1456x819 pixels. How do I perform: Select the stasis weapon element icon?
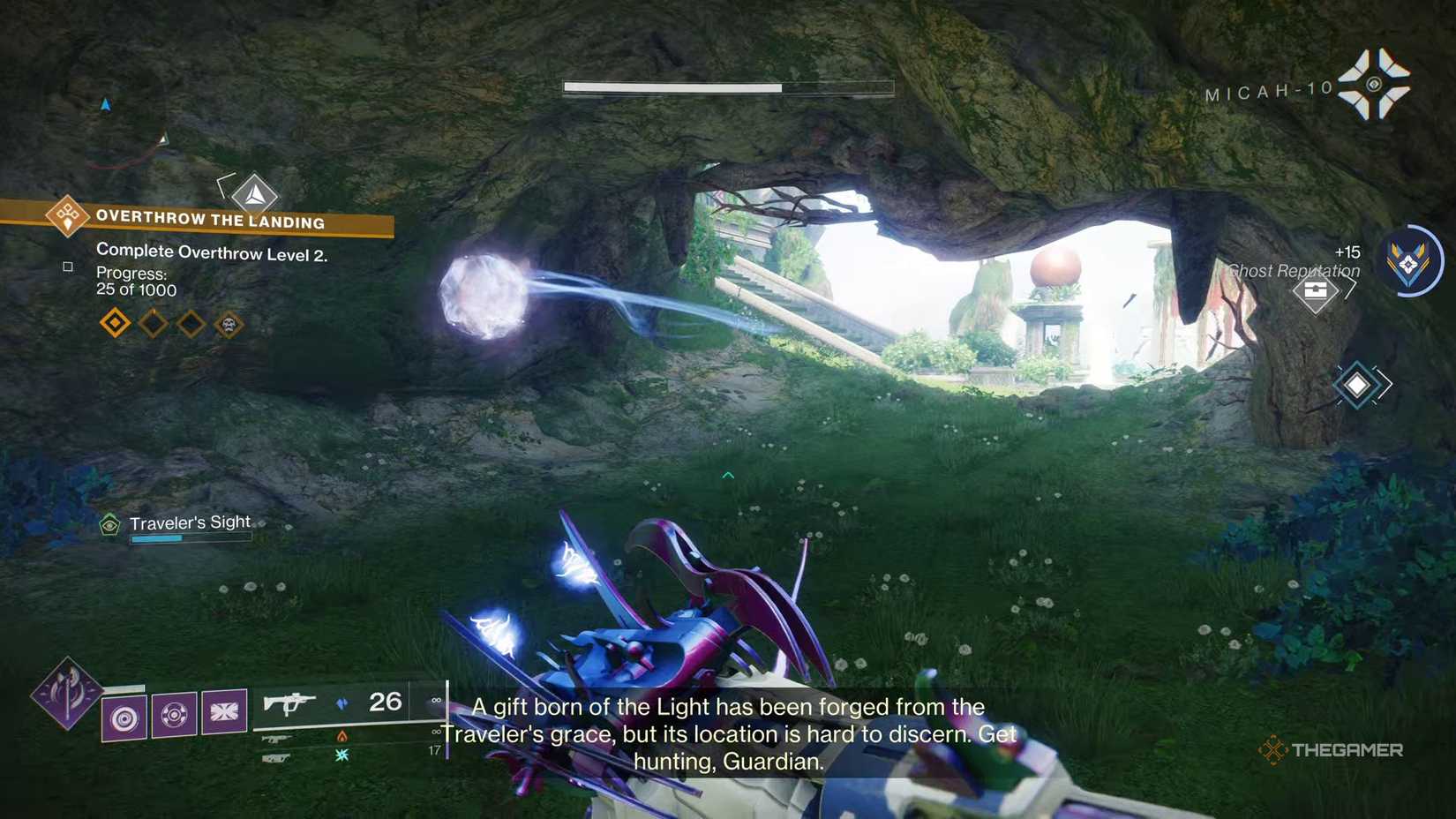(342, 755)
